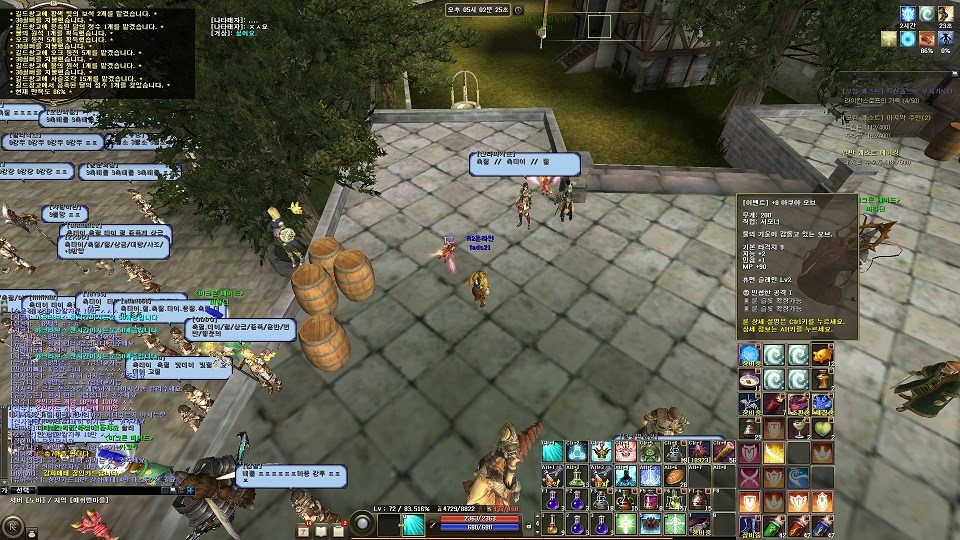Screen dimensions: 960x540
Task: Click the green heart item slot
Action: (x=823, y=428)
